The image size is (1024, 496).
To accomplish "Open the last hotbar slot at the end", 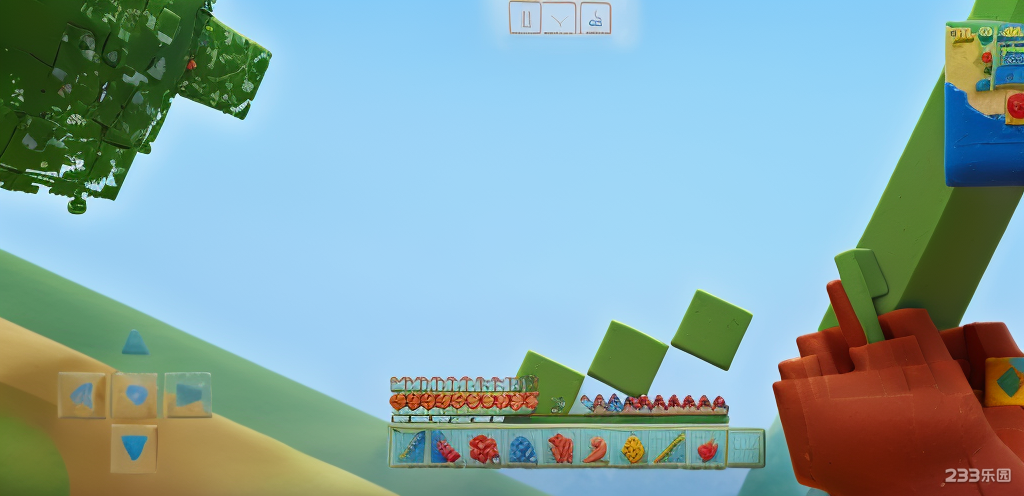I will point(745,448).
